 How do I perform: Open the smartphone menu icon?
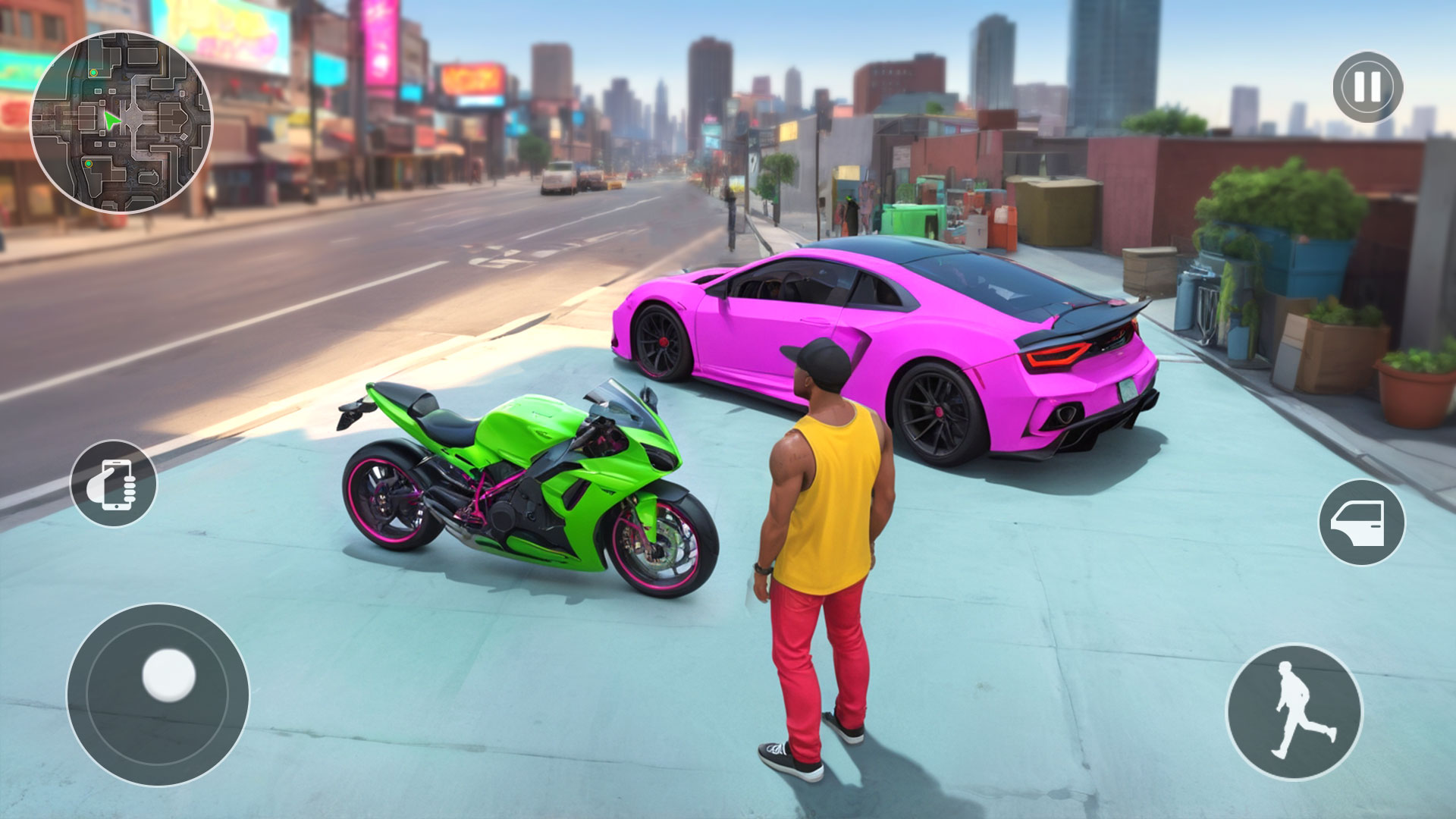[x=114, y=484]
